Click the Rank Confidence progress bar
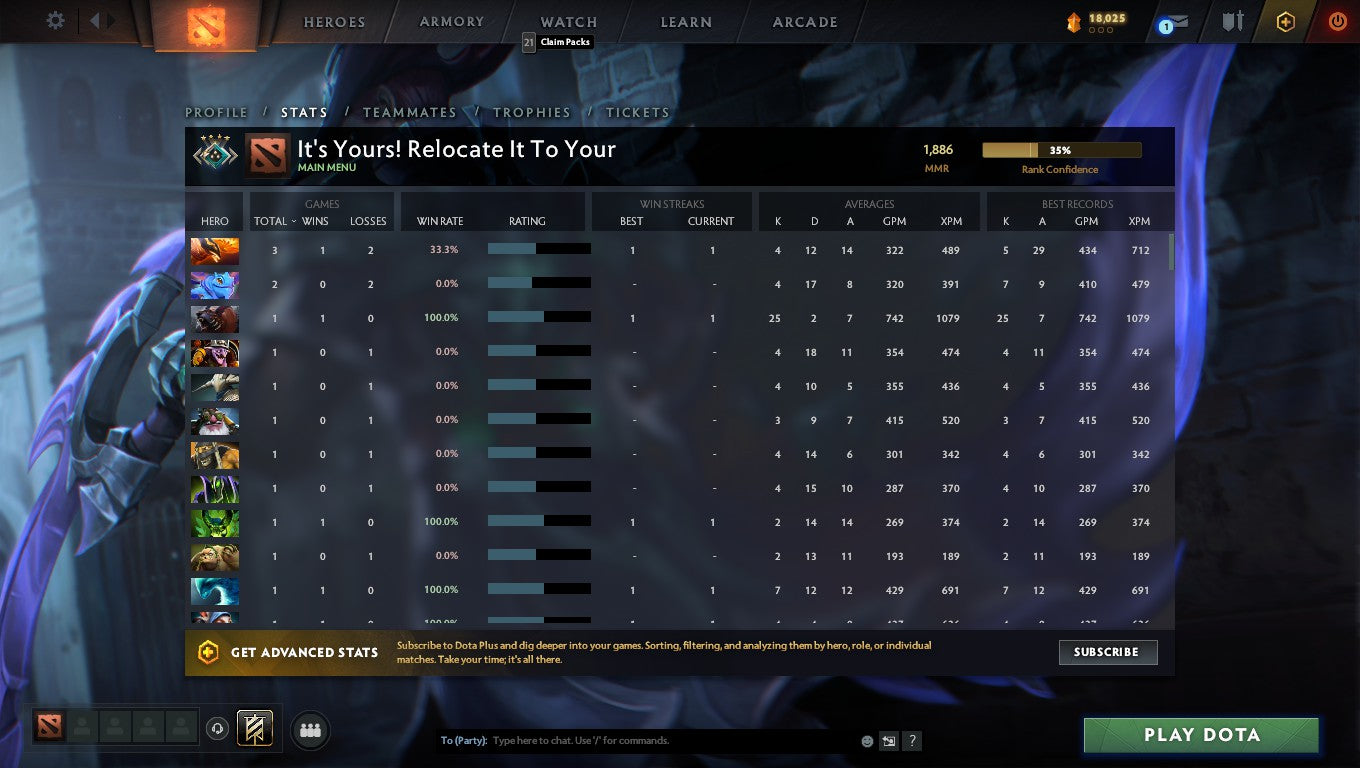Viewport: 1360px width, 768px height. click(x=1062, y=148)
